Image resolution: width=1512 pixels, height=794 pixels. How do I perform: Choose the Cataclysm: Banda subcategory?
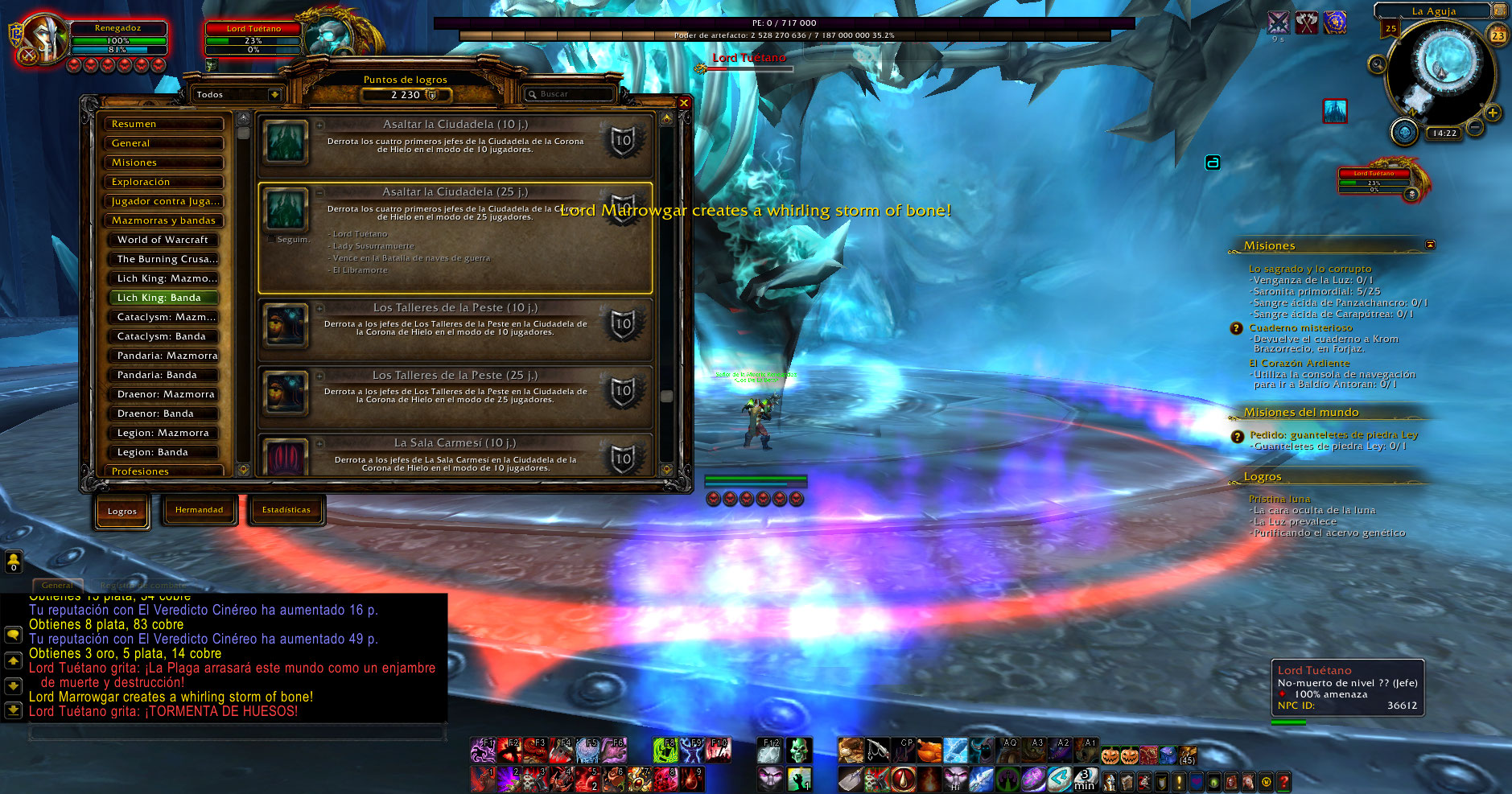tap(163, 336)
